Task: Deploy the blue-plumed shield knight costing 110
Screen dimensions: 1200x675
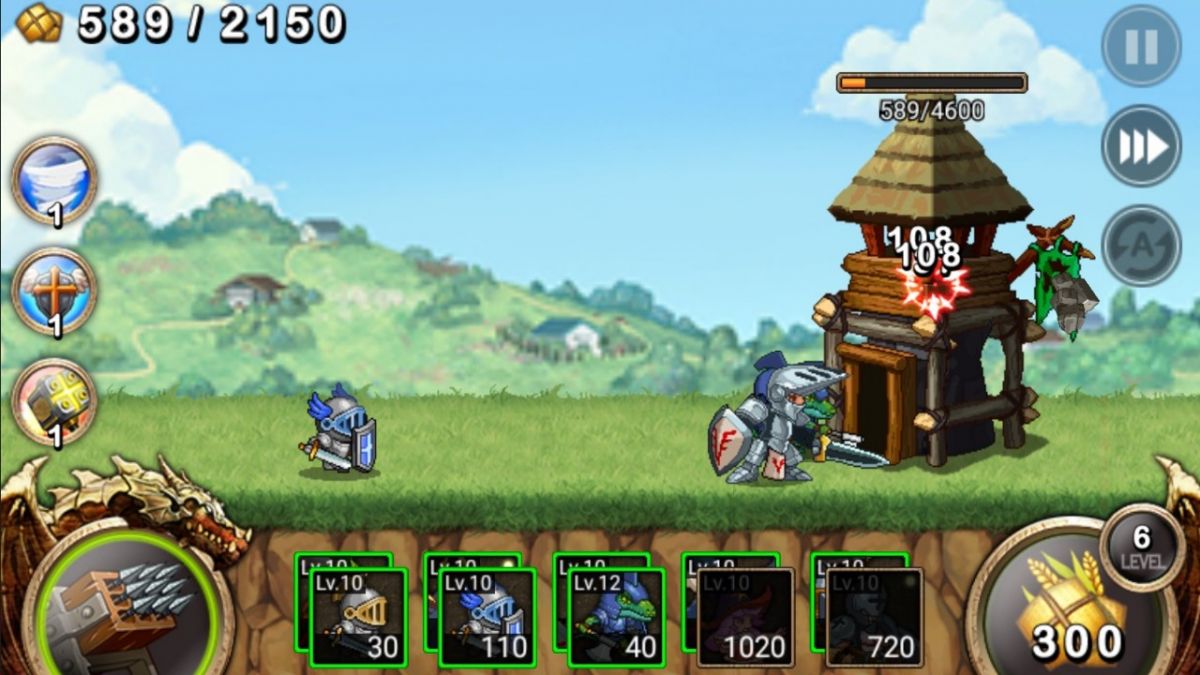Action: [486, 616]
